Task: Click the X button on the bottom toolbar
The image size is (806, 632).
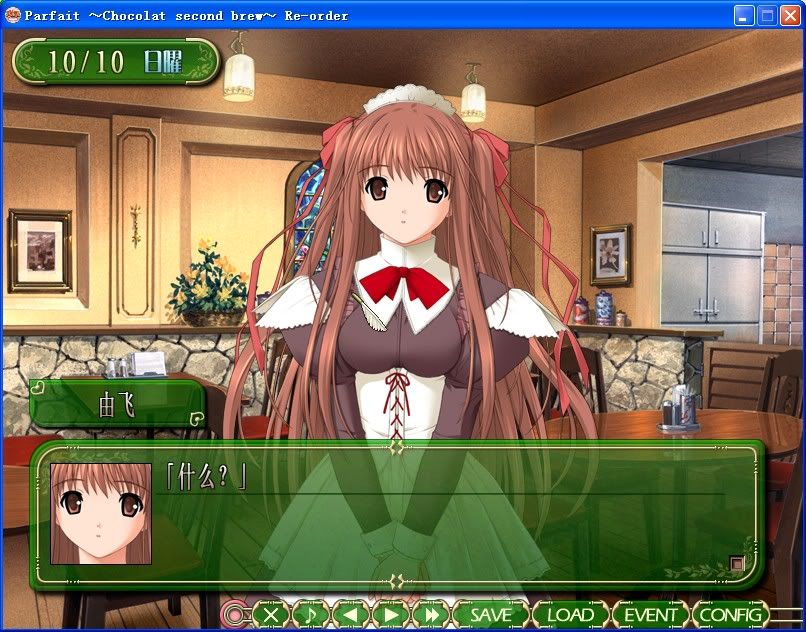Action: click(x=270, y=615)
